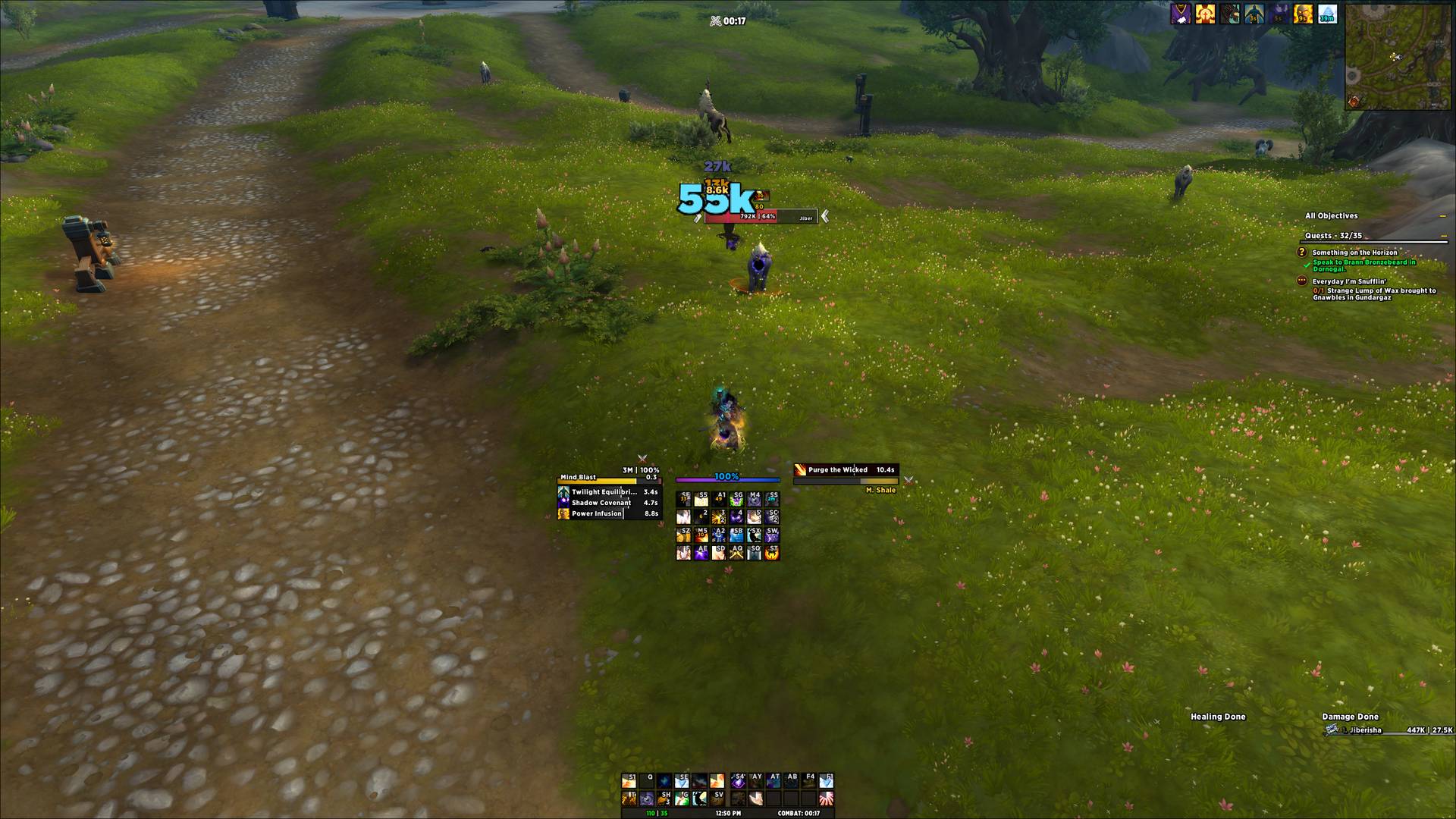Image resolution: width=1456 pixels, height=819 pixels.
Task: Use the green ability bound to SG
Action: (736, 499)
